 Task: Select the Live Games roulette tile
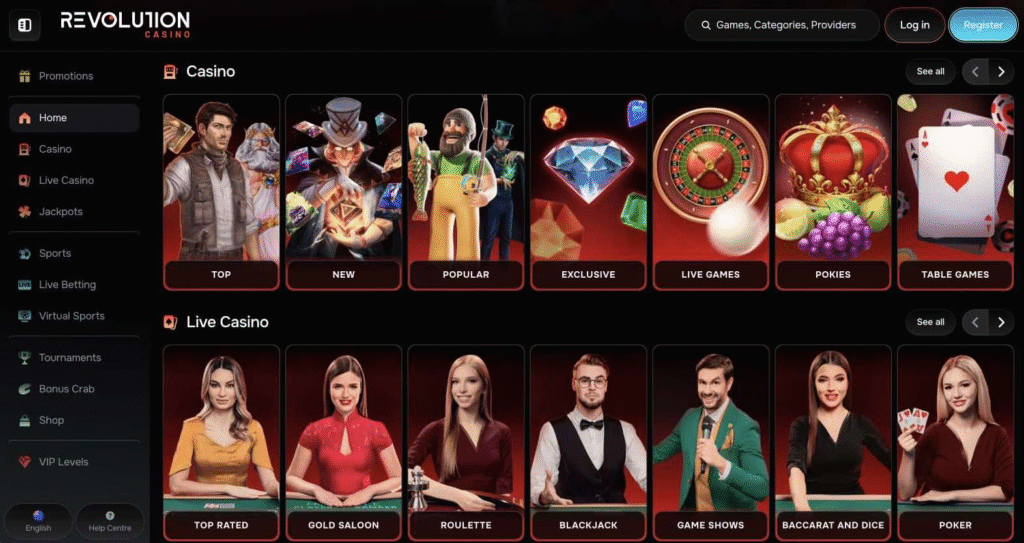pyautogui.click(x=710, y=192)
